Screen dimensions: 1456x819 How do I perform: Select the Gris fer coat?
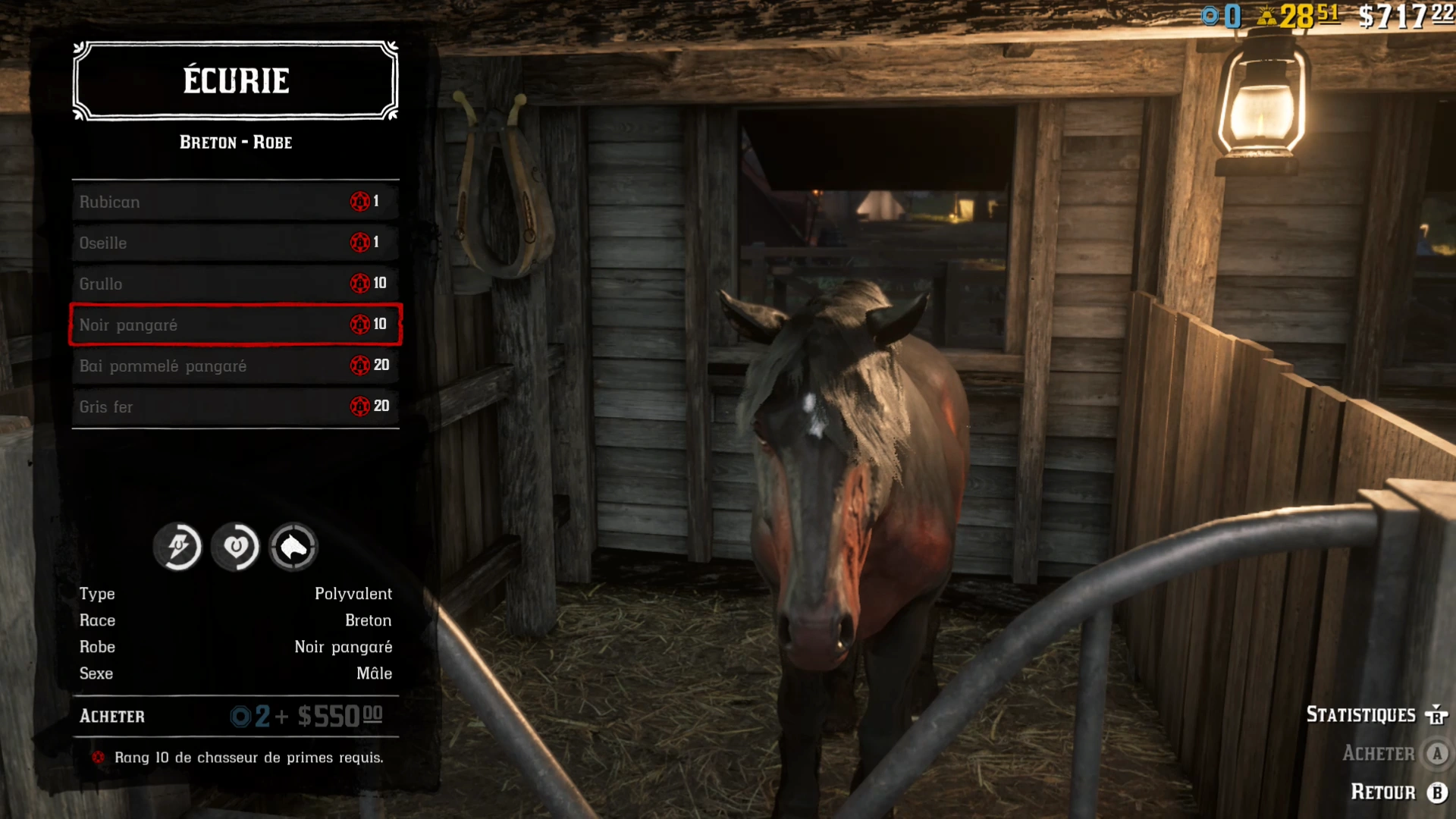190,406
